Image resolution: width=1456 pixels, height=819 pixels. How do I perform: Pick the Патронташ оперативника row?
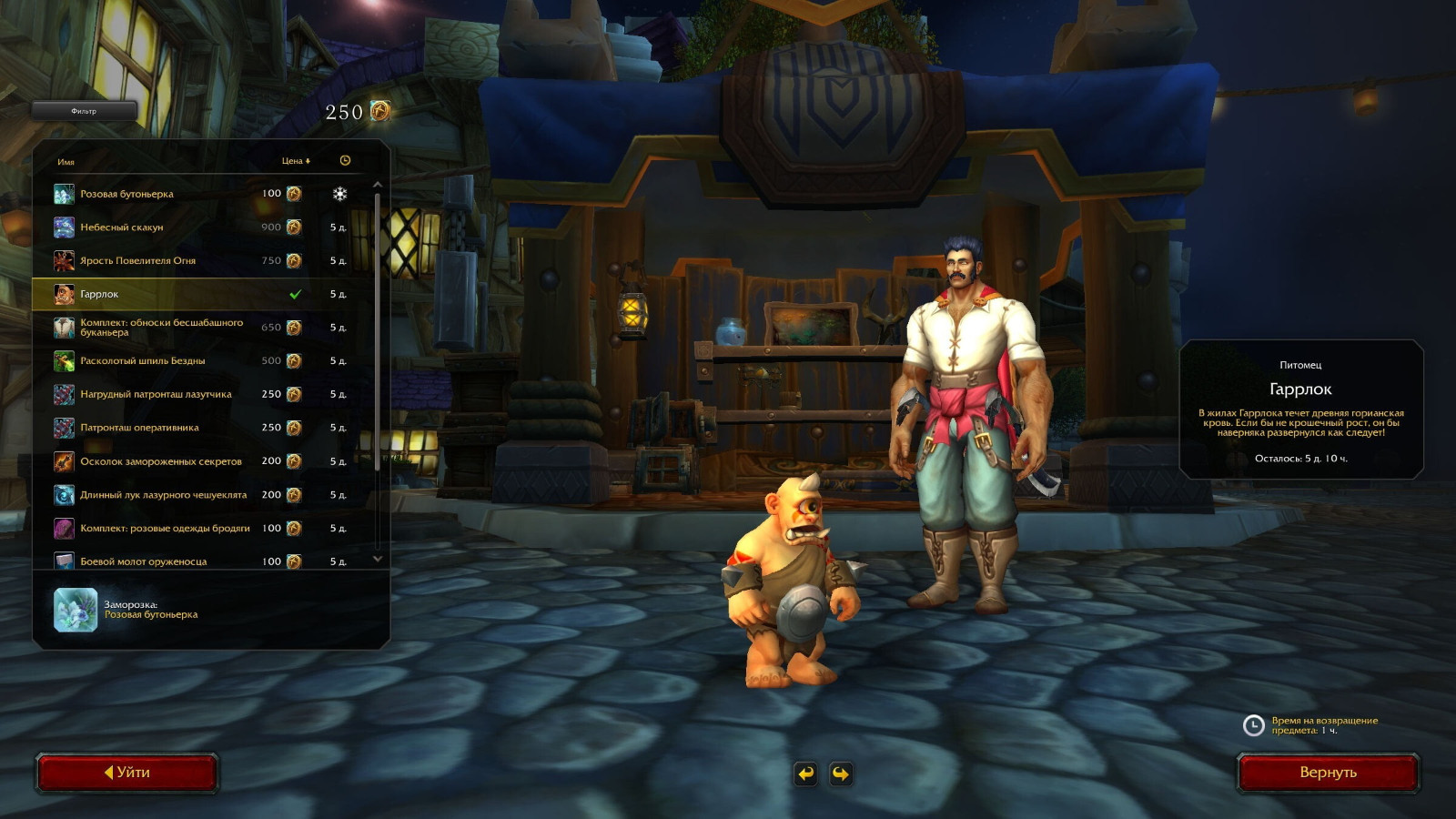[164, 428]
